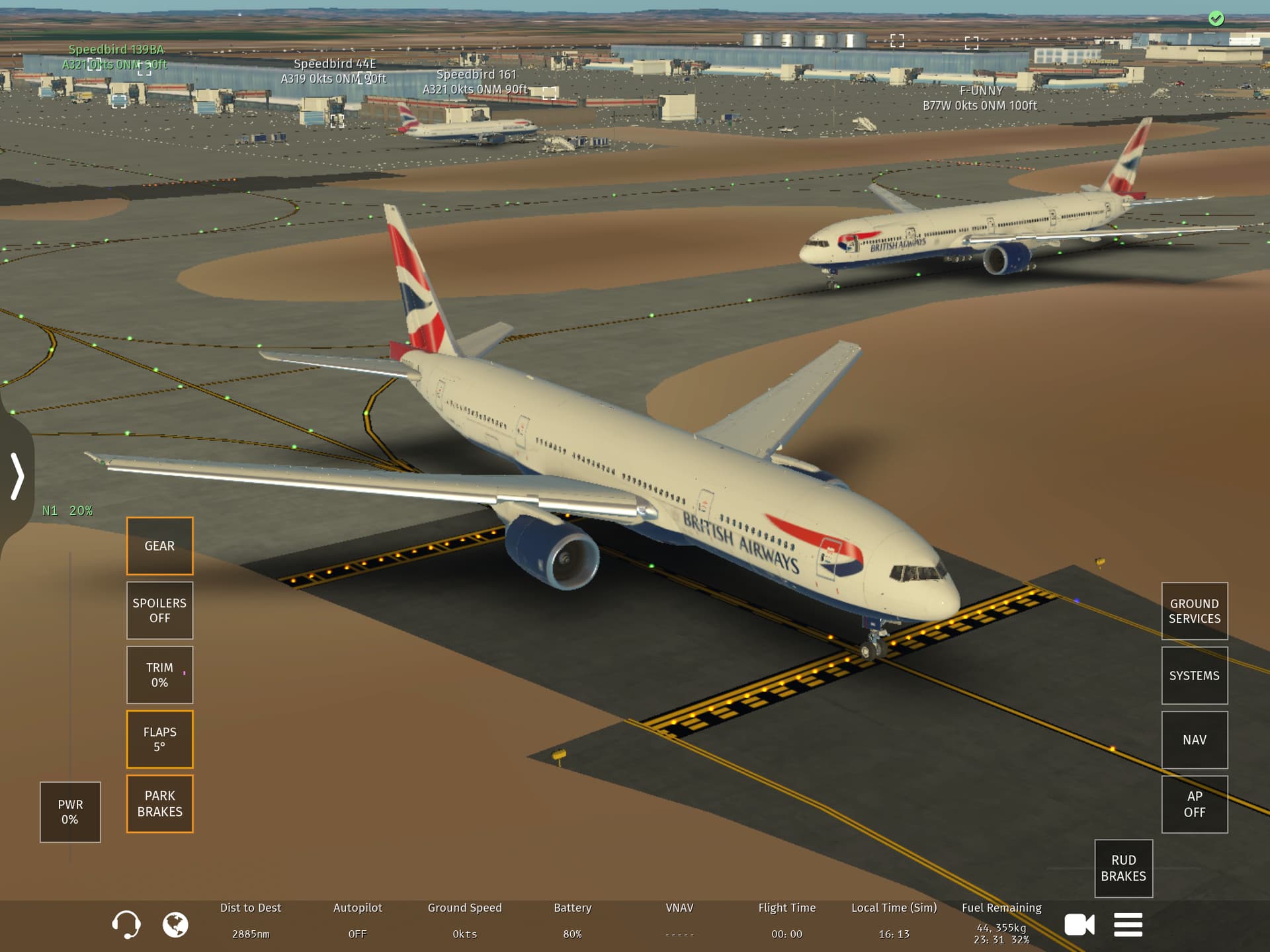This screenshot has height=952, width=1270.
Task: Select the Speedbird 161 aircraft label
Action: (x=476, y=82)
